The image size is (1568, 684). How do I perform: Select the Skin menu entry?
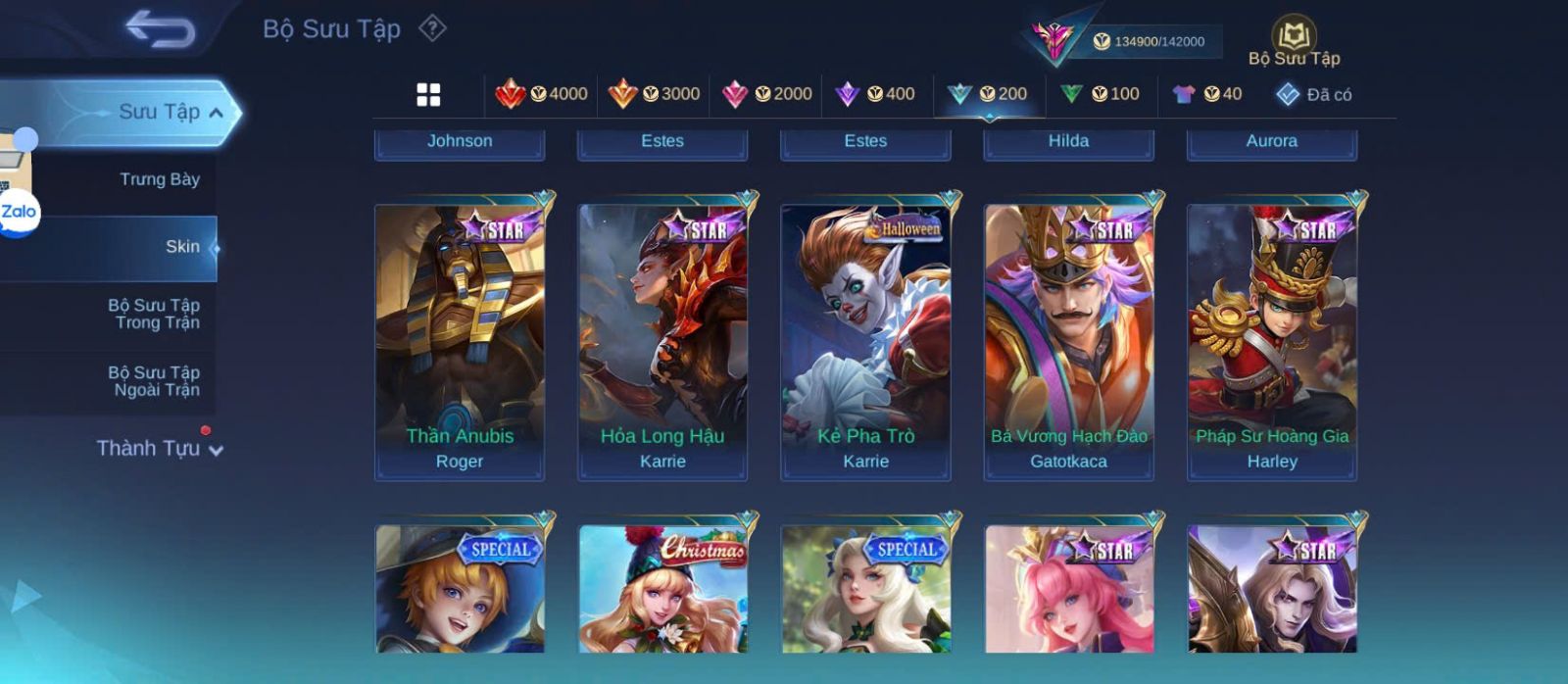182,247
